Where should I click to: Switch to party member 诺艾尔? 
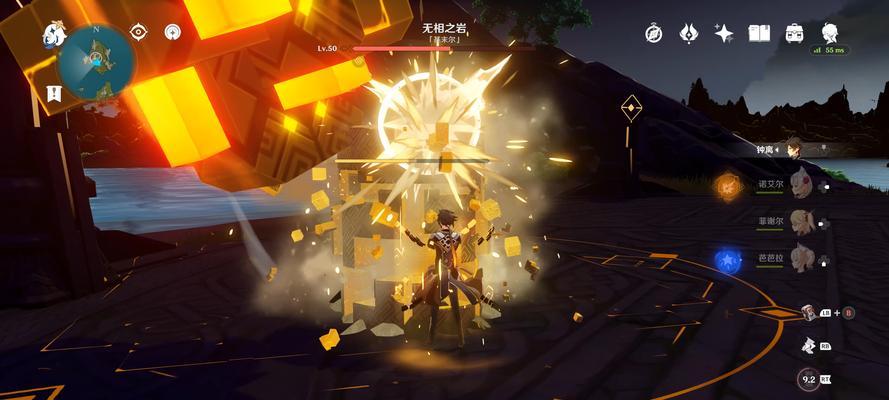pyautogui.click(x=798, y=184)
